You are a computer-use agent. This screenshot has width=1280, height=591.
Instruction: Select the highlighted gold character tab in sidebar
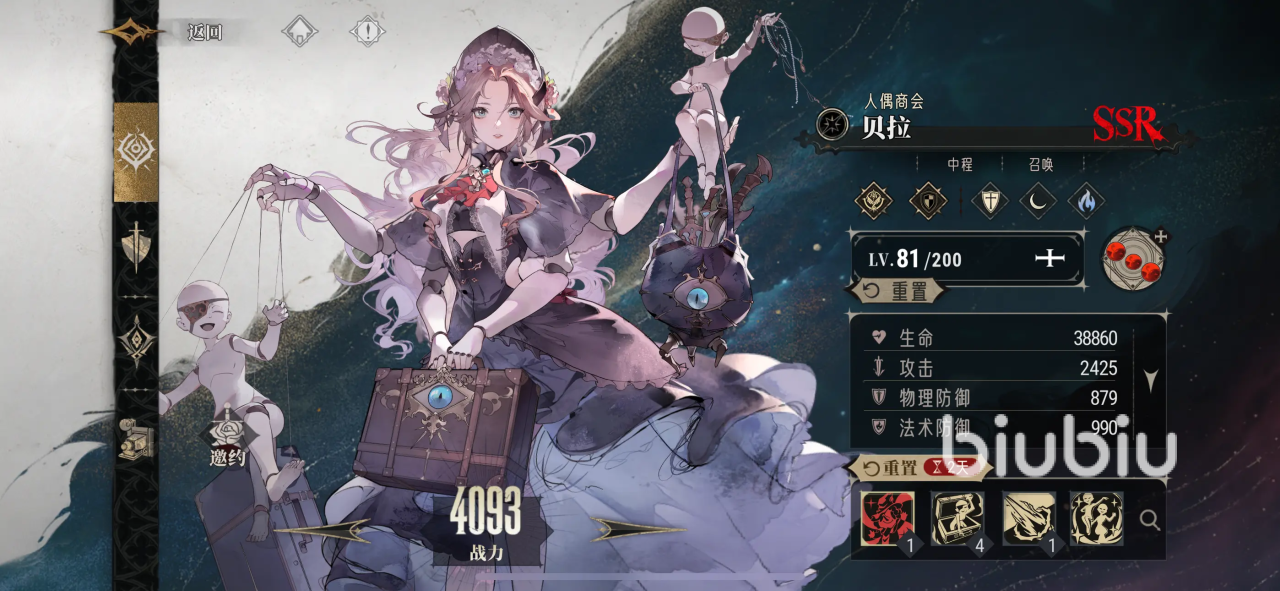pos(136,152)
